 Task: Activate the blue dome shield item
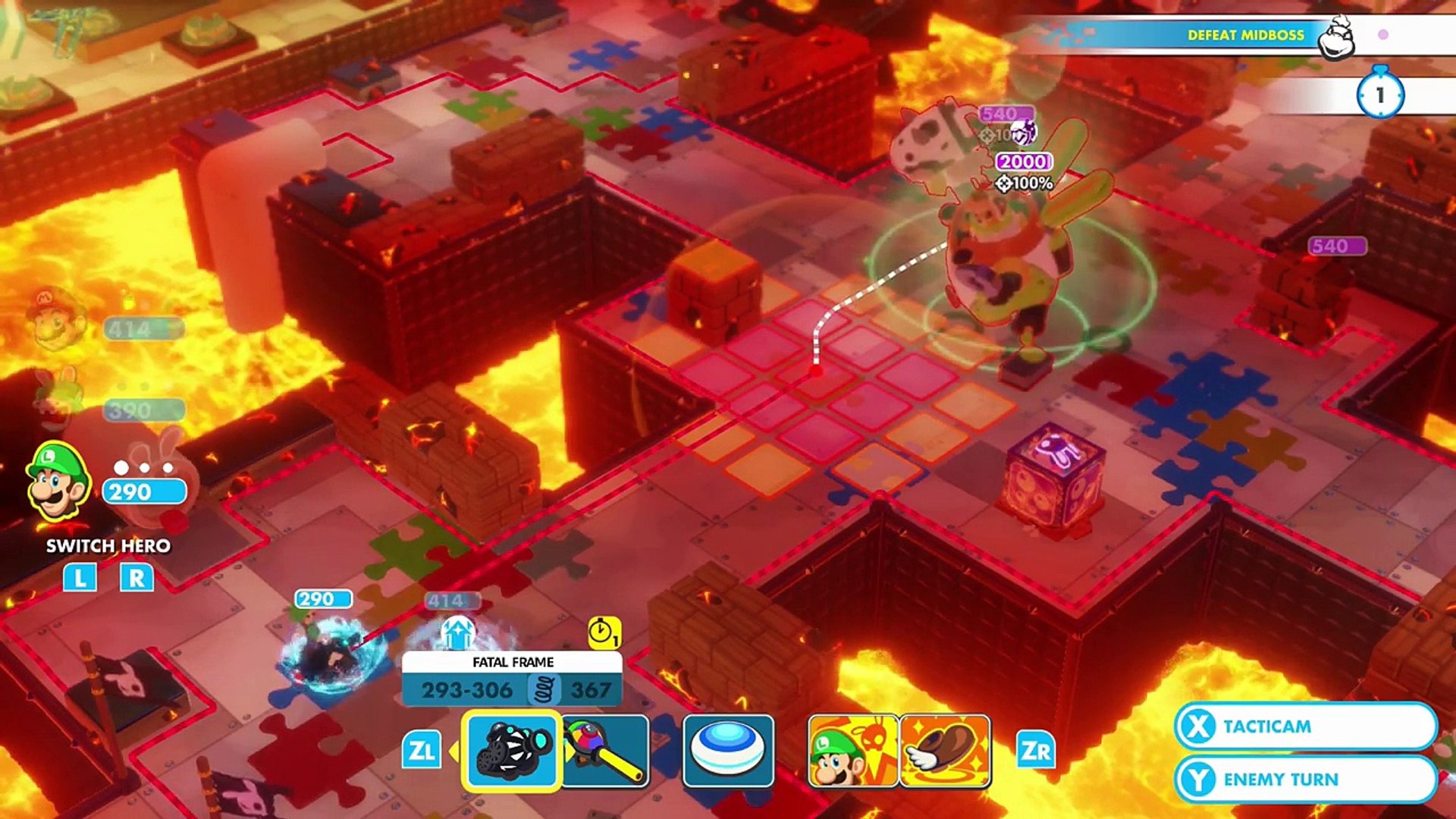(x=728, y=751)
